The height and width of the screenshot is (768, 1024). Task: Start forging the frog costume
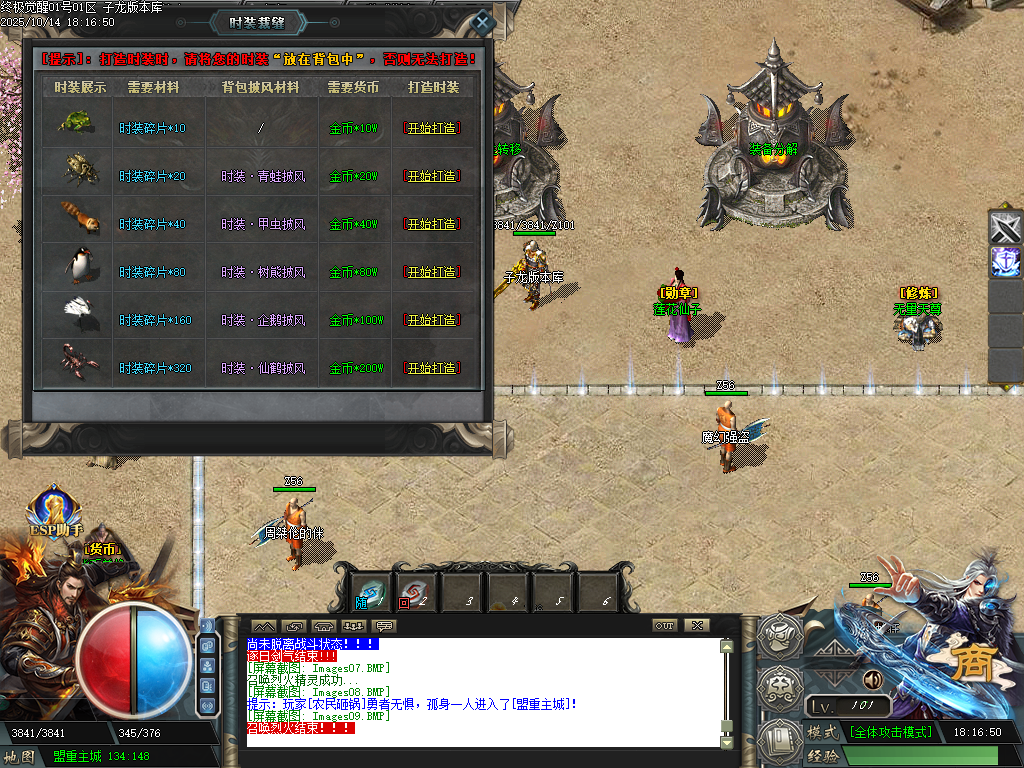432,128
